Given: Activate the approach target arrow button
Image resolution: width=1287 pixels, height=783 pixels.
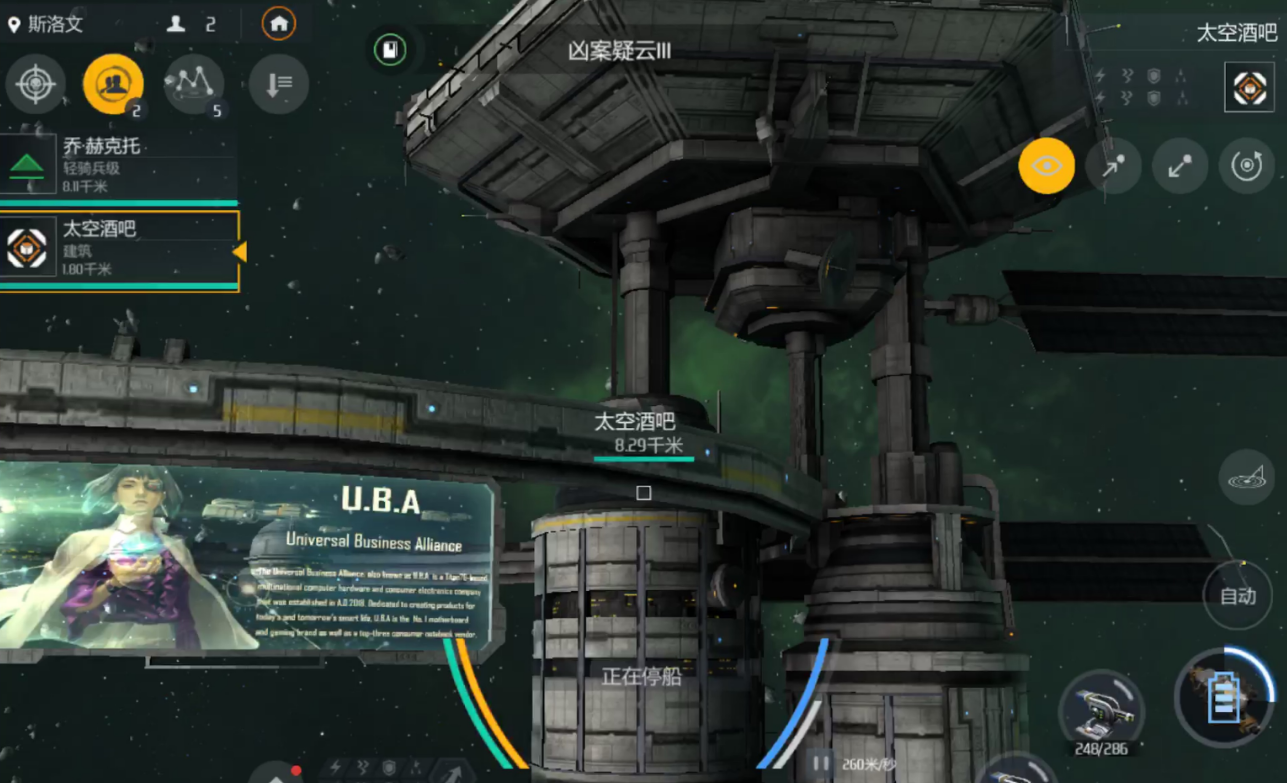Looking at the screenshot, I should [1113, 166].
